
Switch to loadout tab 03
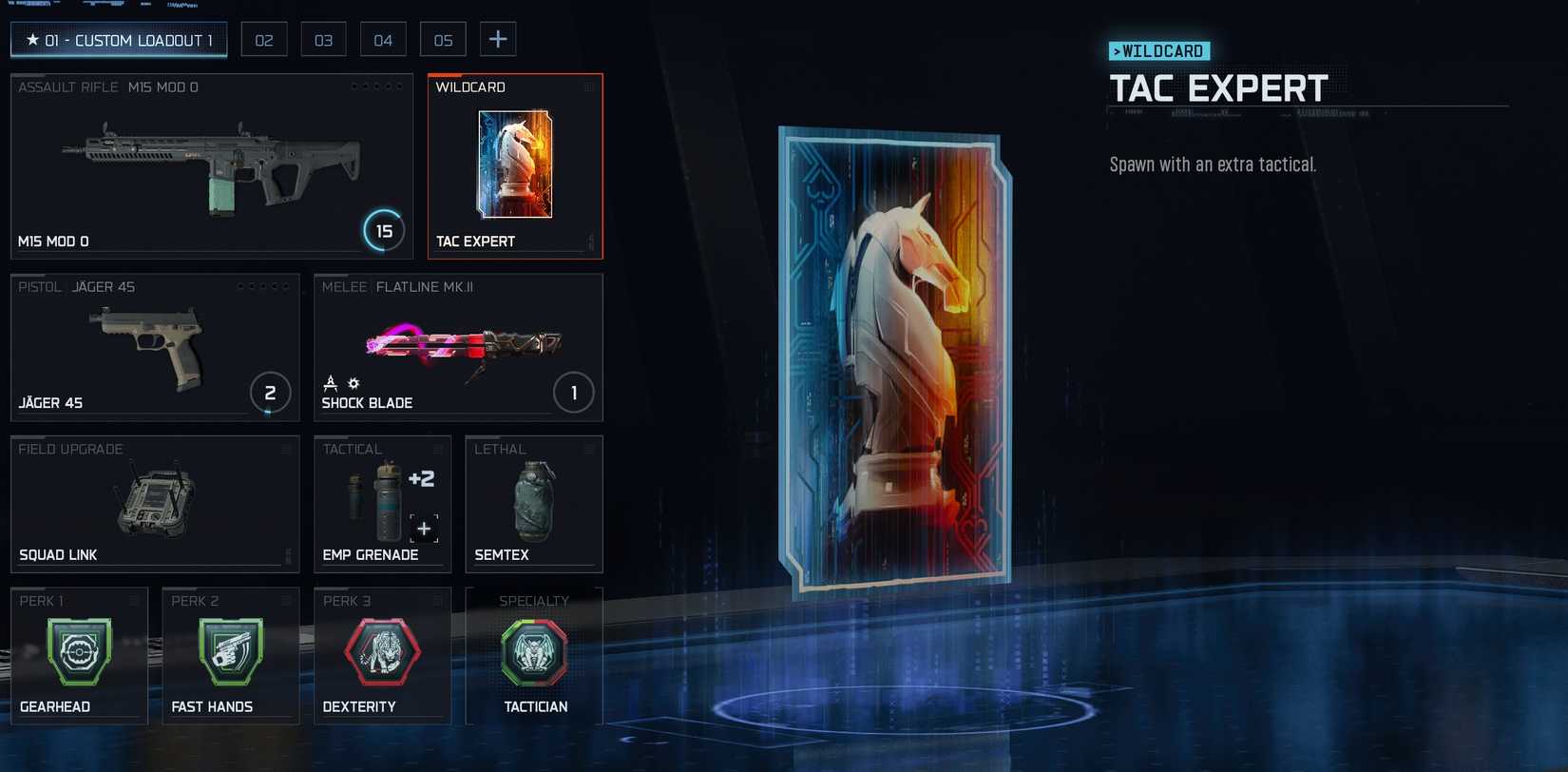(x=324, y=40)
